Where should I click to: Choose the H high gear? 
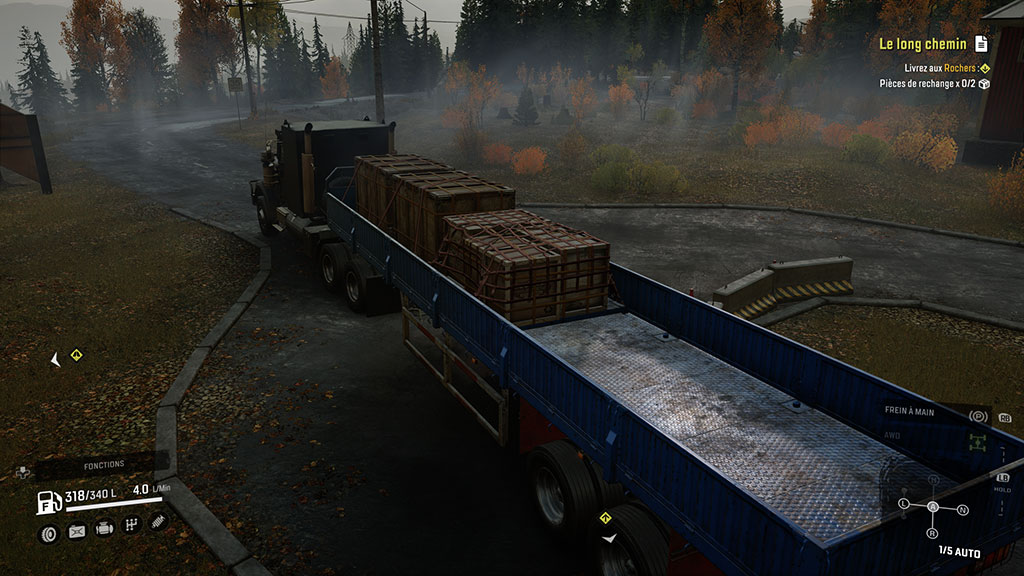934,480
